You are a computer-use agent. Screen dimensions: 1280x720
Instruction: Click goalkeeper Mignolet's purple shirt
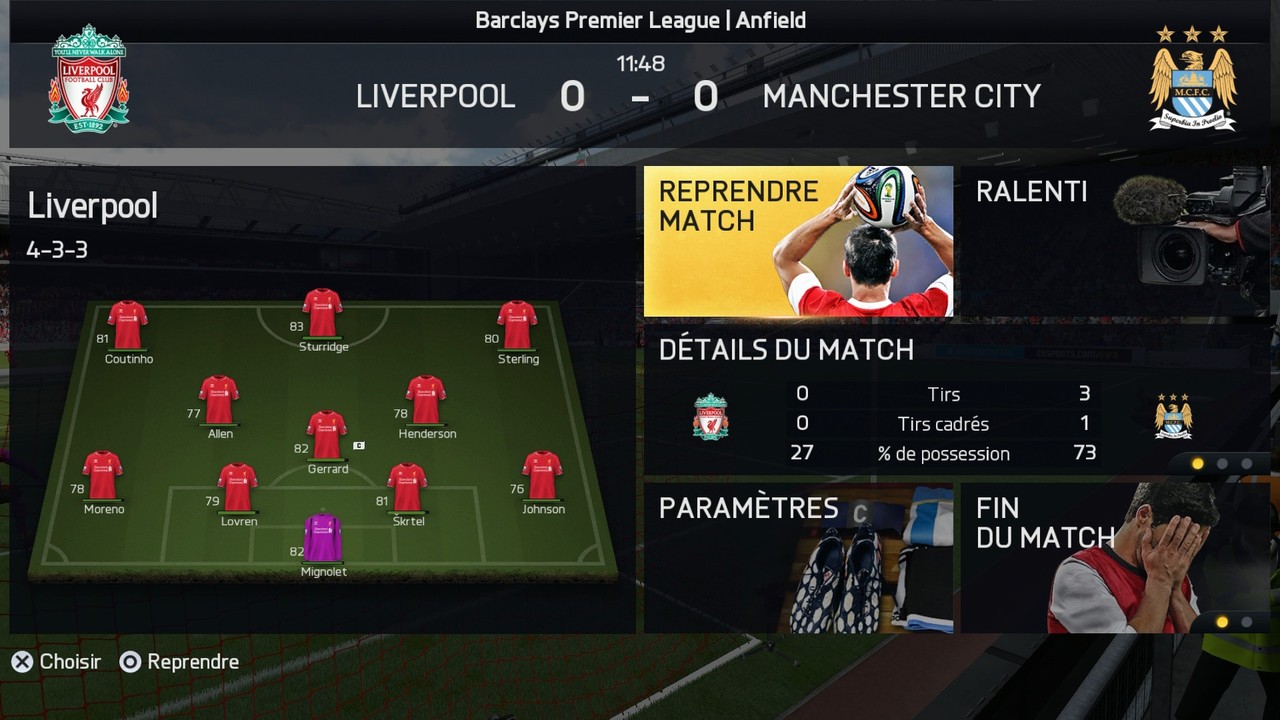pos(323,538)
